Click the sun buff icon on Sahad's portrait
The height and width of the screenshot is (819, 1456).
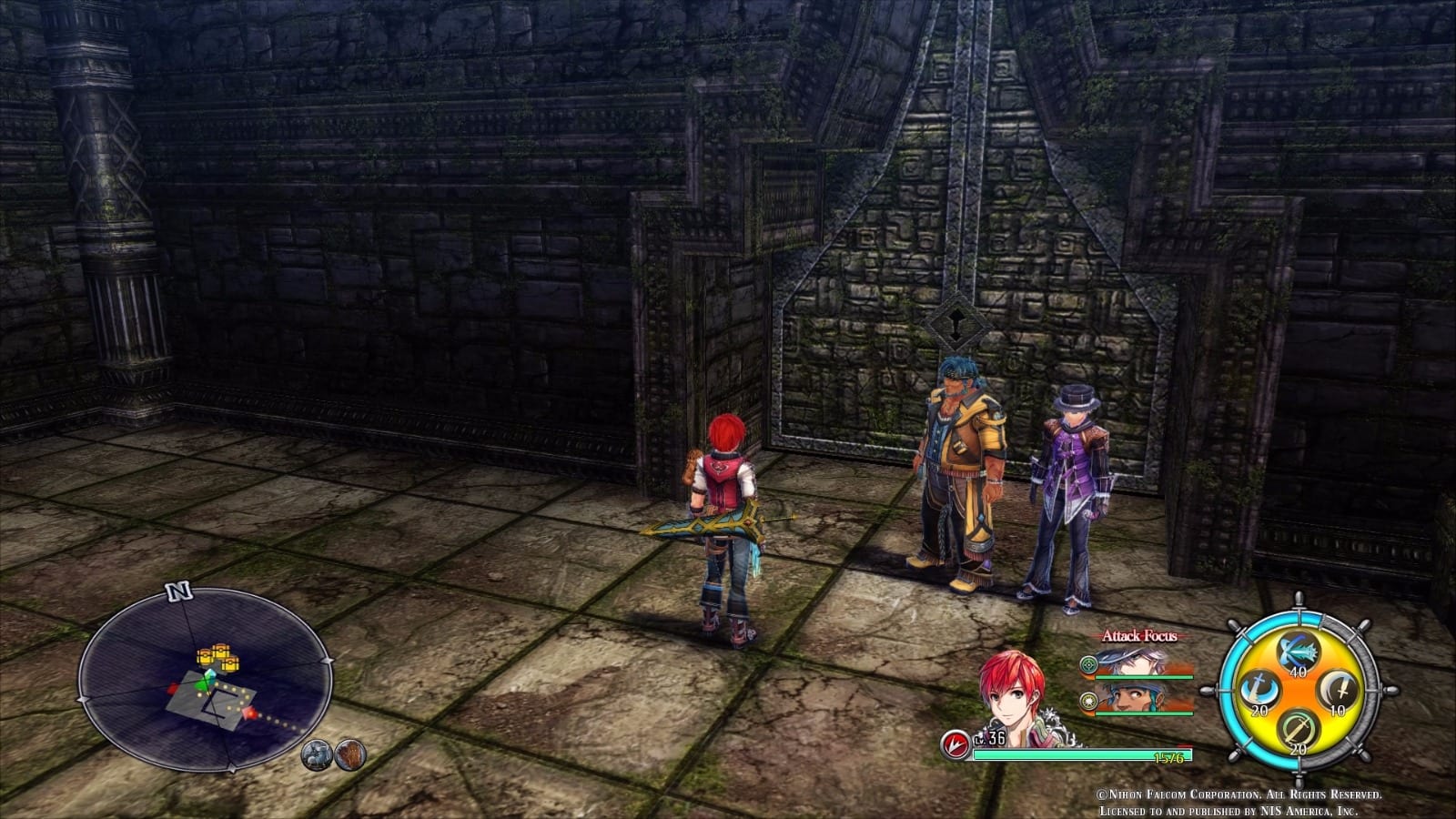pos(1087,702)
